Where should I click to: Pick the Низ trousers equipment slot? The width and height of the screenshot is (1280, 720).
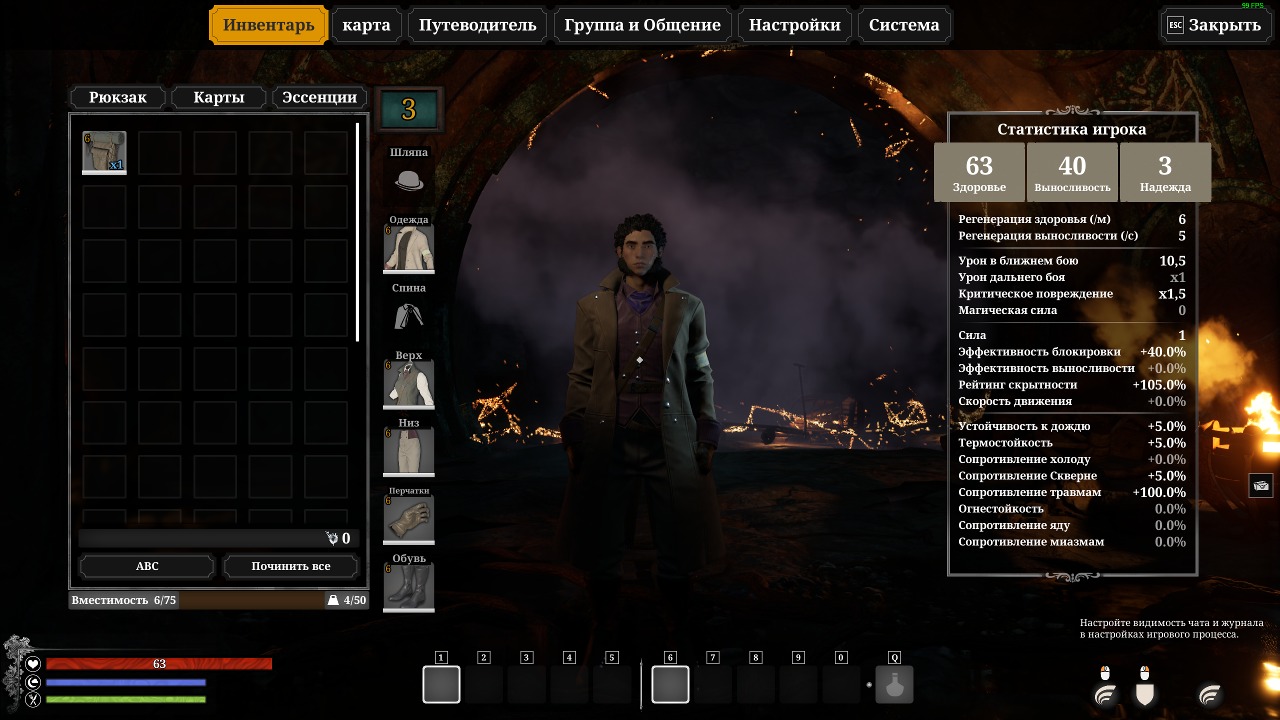point(409,452)
